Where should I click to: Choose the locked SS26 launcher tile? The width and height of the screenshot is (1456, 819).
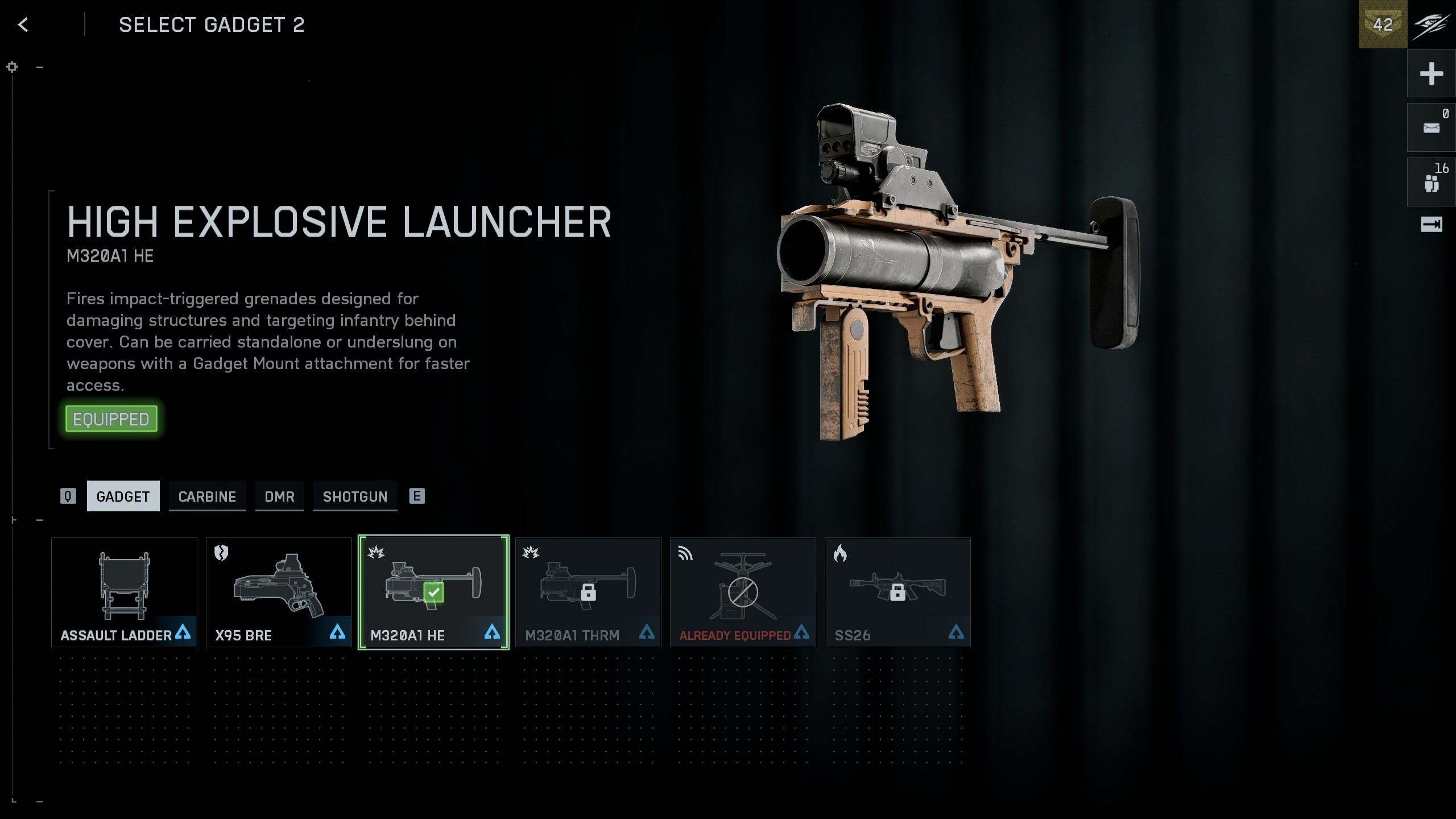tap(897, 592)
